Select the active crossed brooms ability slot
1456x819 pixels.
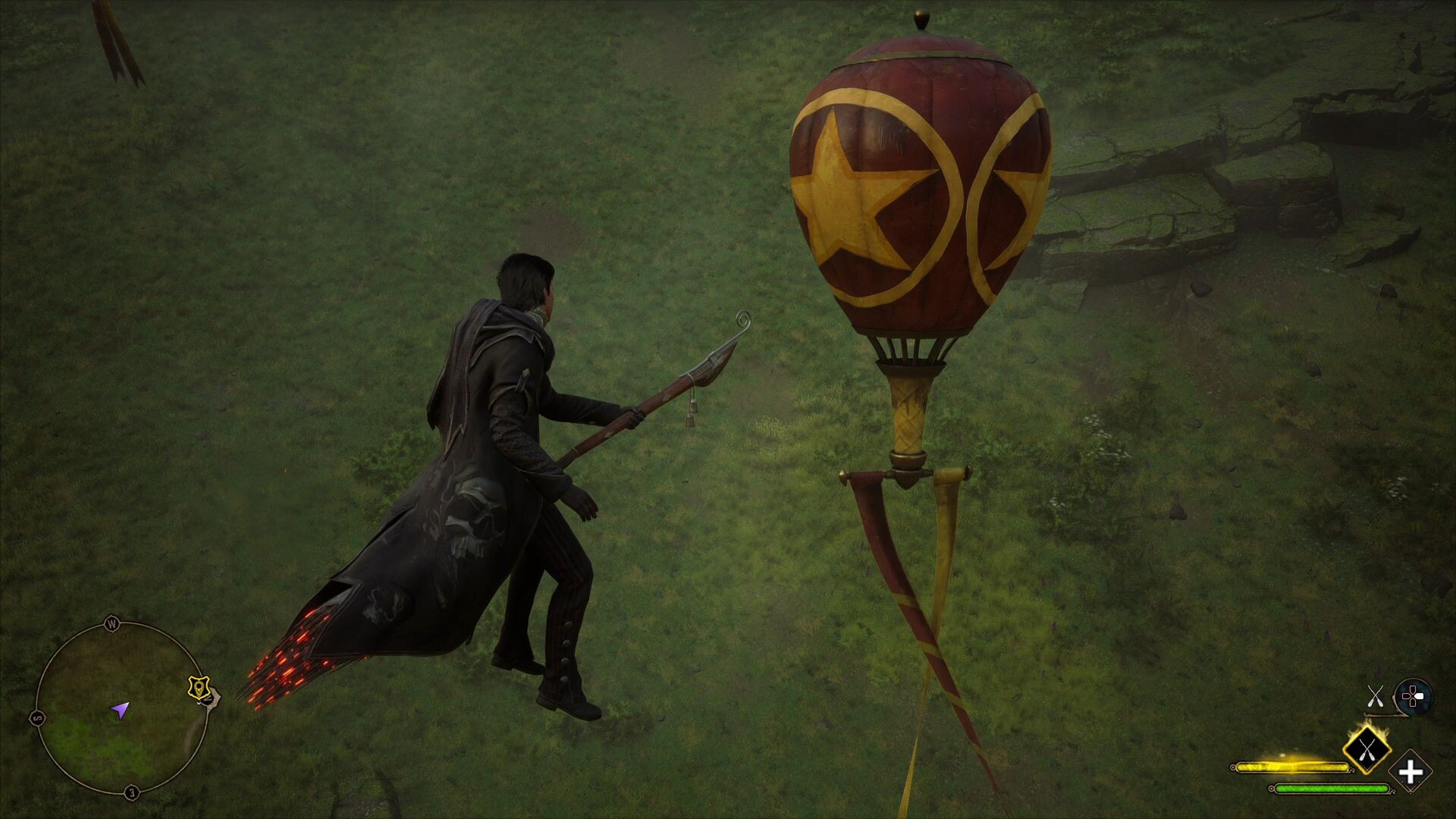(1367, 751)
